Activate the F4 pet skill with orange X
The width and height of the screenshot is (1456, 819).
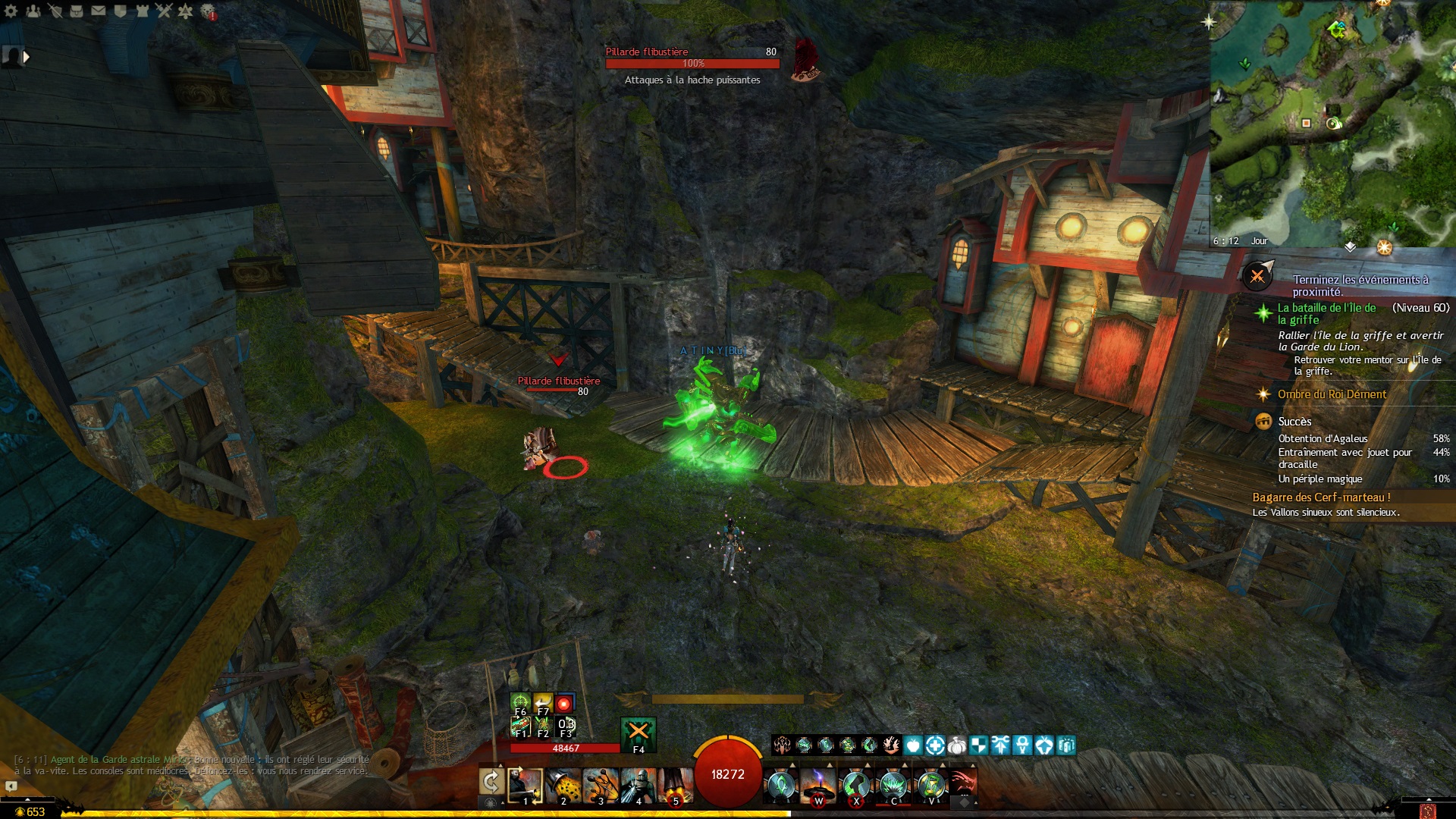(x=638, y=732)
